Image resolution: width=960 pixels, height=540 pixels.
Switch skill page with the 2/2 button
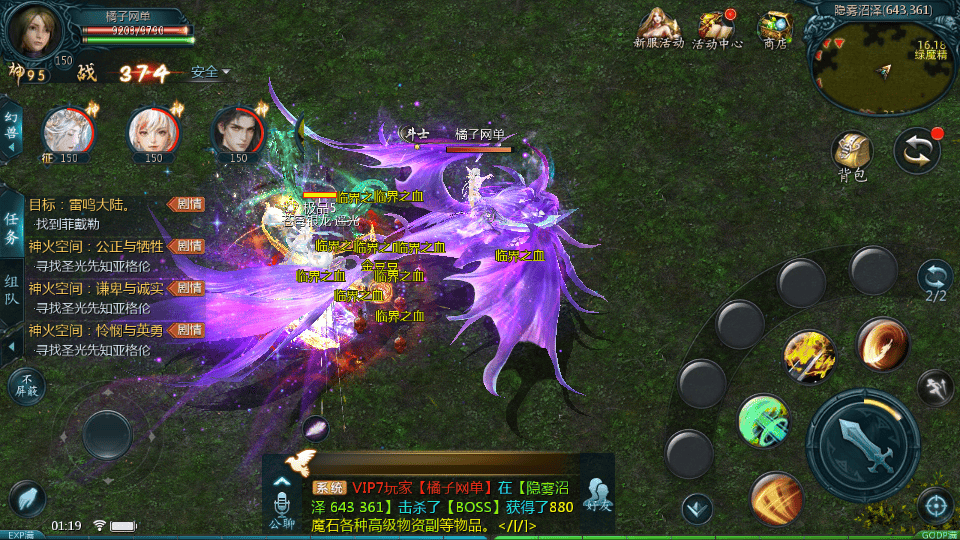pyautogui.click(x=935, y=281)
